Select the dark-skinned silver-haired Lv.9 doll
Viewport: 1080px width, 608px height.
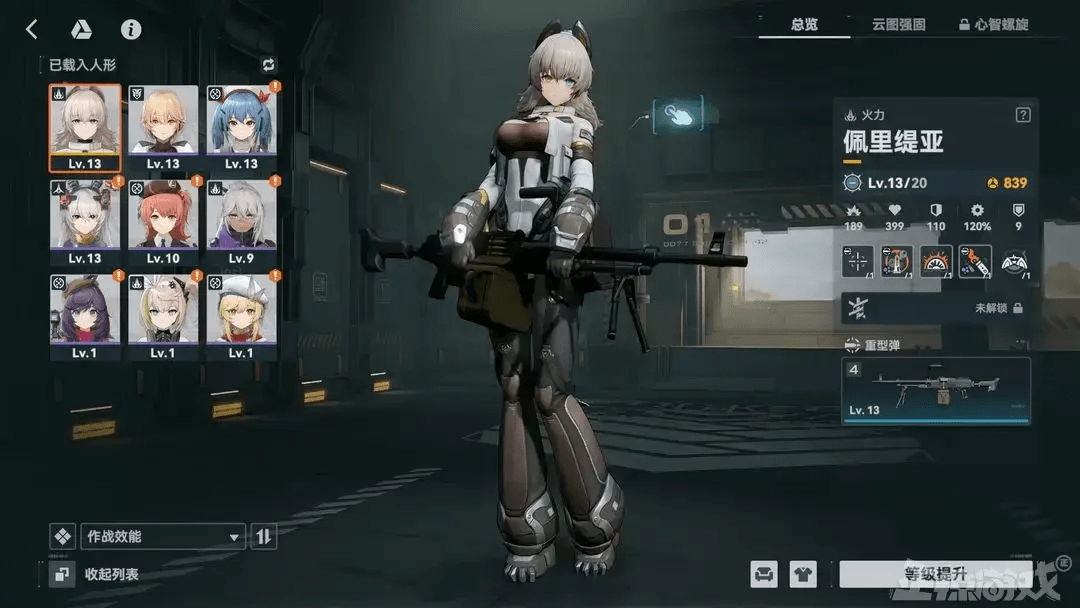tap(241, 222)
